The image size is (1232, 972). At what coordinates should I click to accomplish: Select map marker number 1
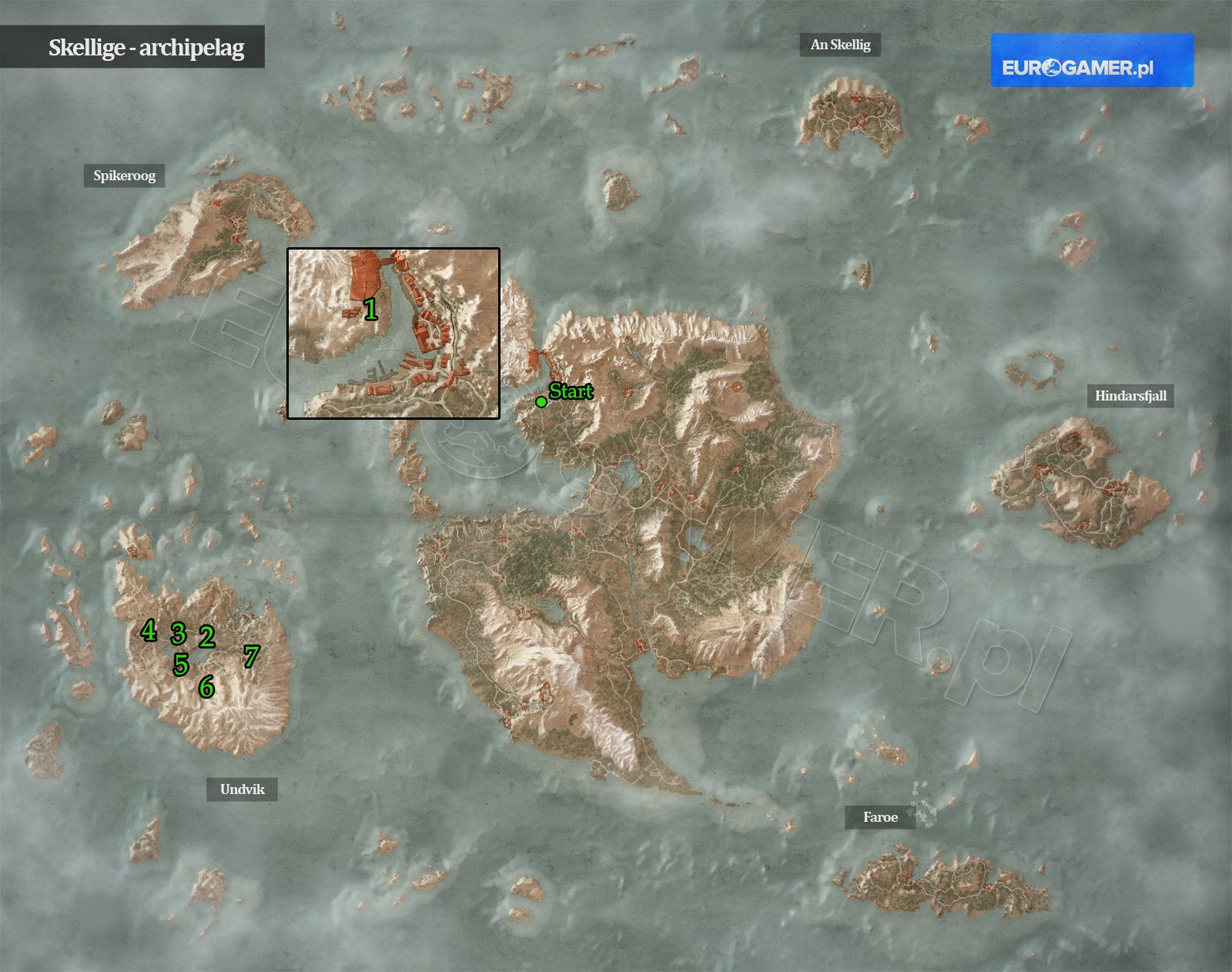pyautogui.click(x=370, y=310)
